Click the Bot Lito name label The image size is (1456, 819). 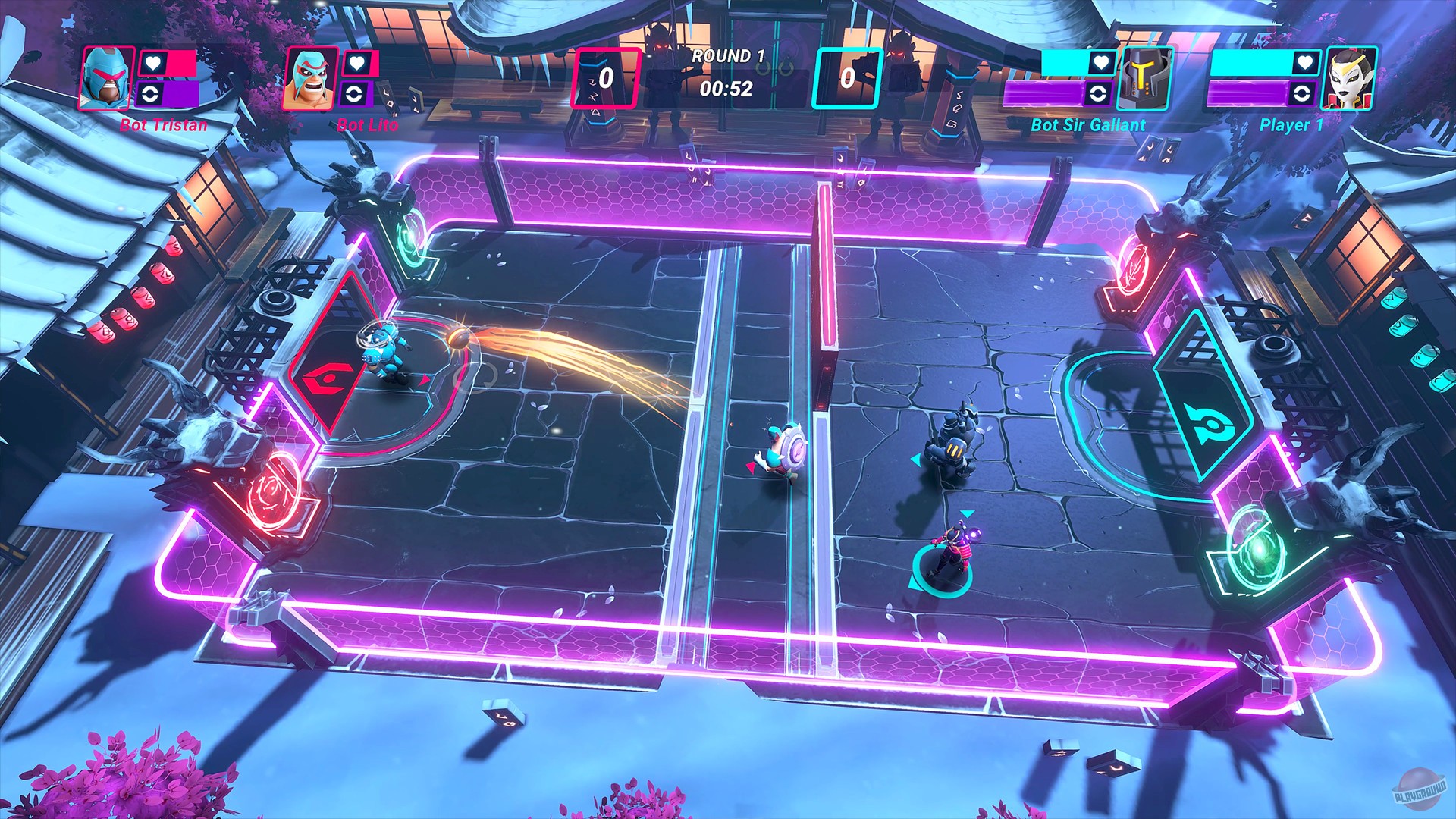coord(367,126)
